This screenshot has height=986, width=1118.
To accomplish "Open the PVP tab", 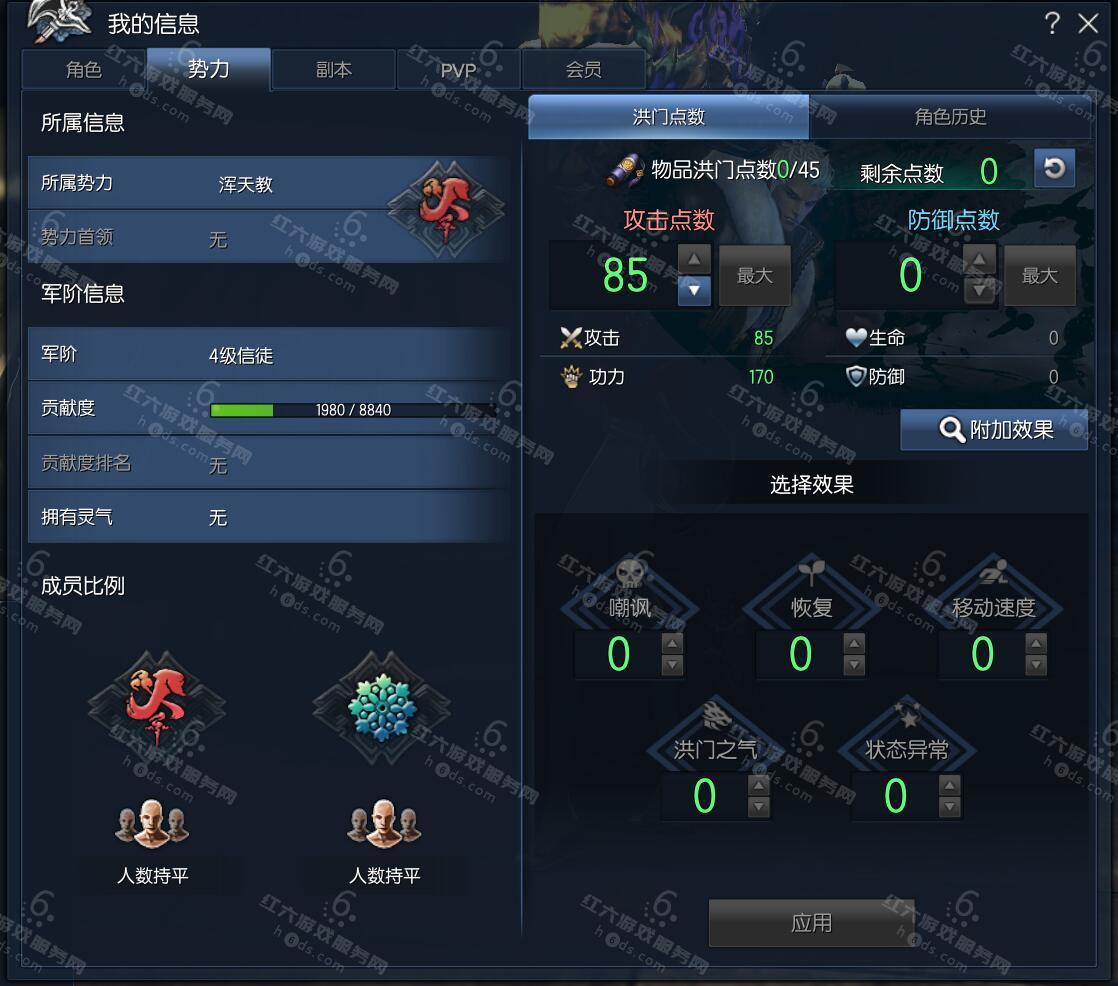I will coord(459,70).
